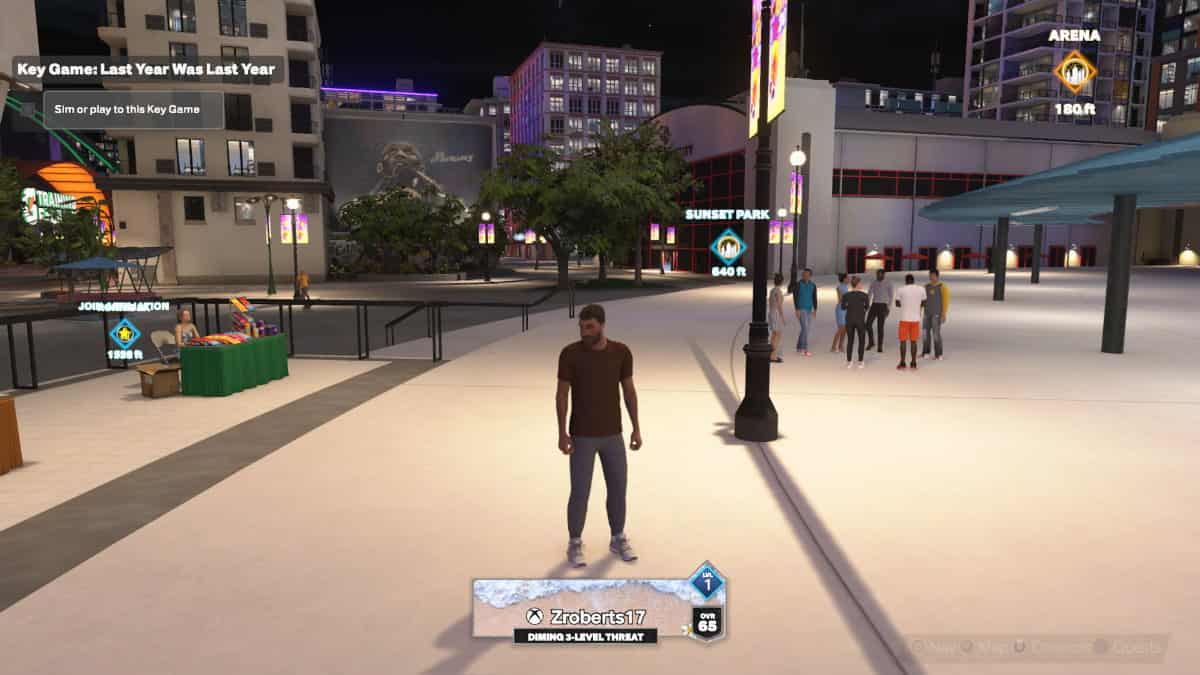Select the Arena waypoint marker
This screenshot has height=675, width=1200.
pos(1075,72)
